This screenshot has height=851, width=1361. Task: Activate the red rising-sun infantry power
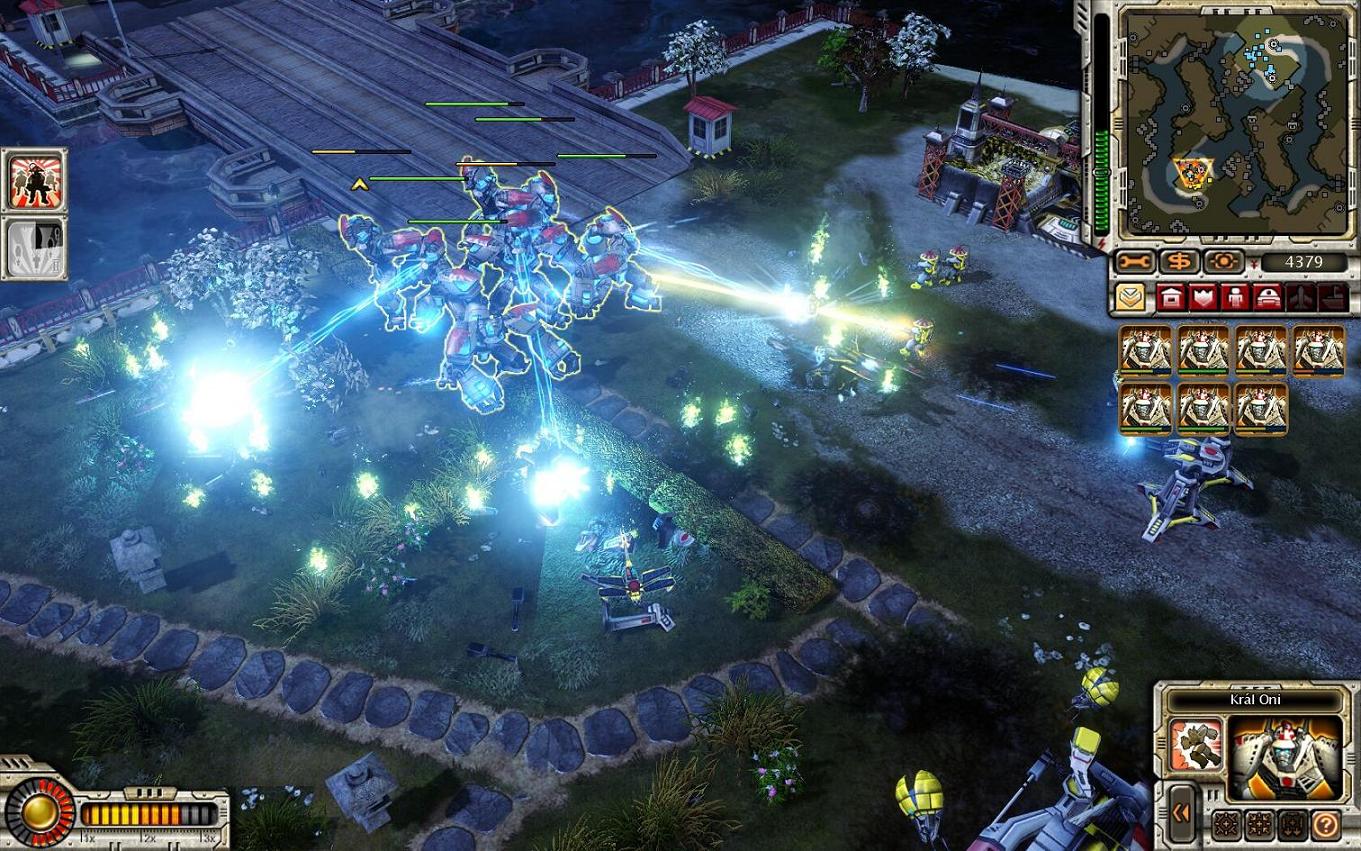[34, 180]
